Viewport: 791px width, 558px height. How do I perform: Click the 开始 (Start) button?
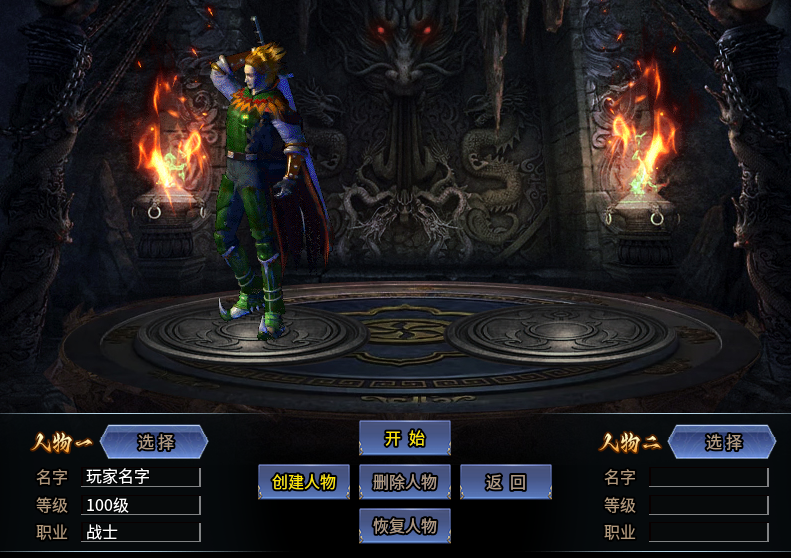405,438
